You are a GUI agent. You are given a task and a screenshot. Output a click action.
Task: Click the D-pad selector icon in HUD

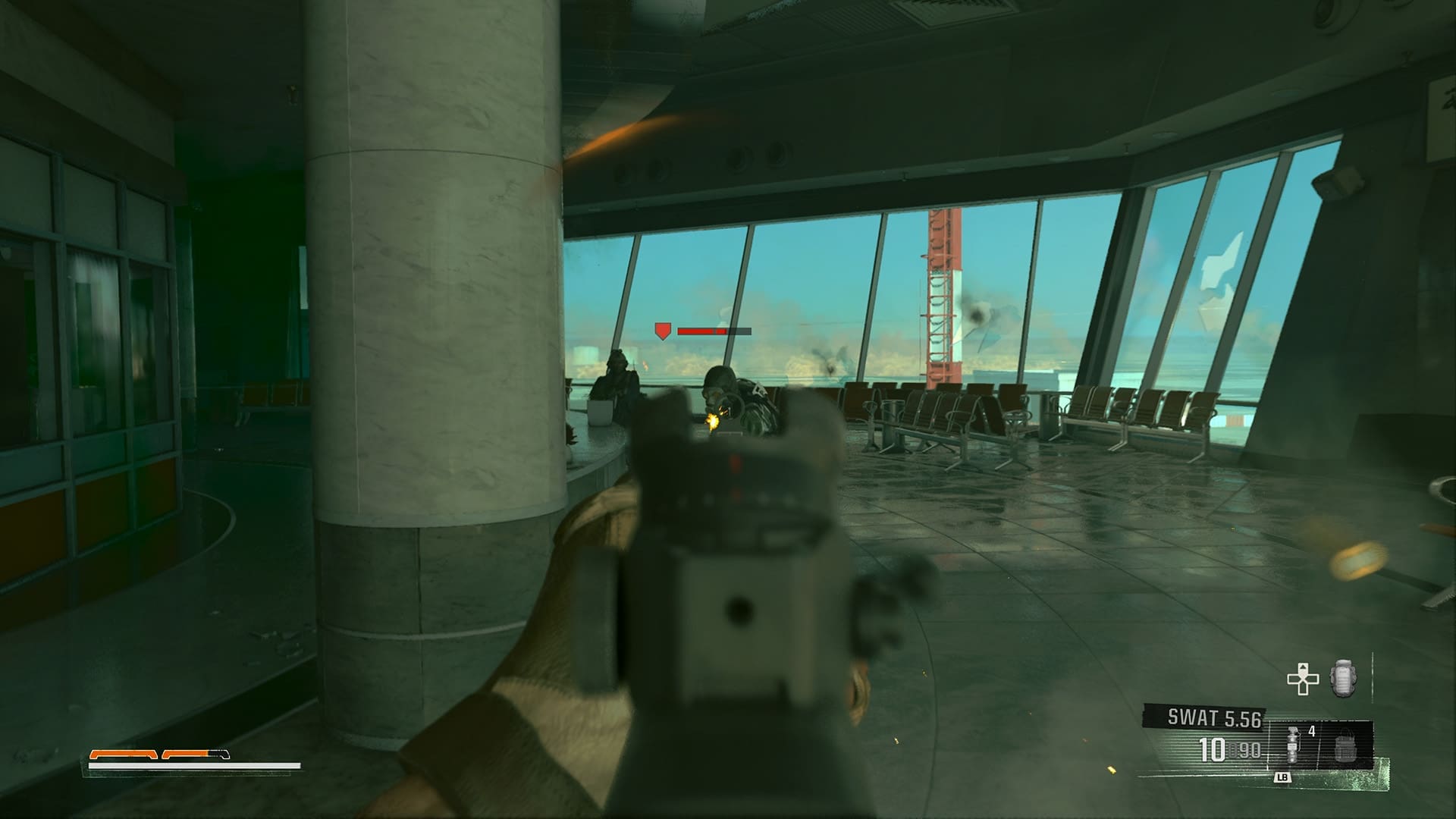pyautogui.click(x=1303, y=678)
